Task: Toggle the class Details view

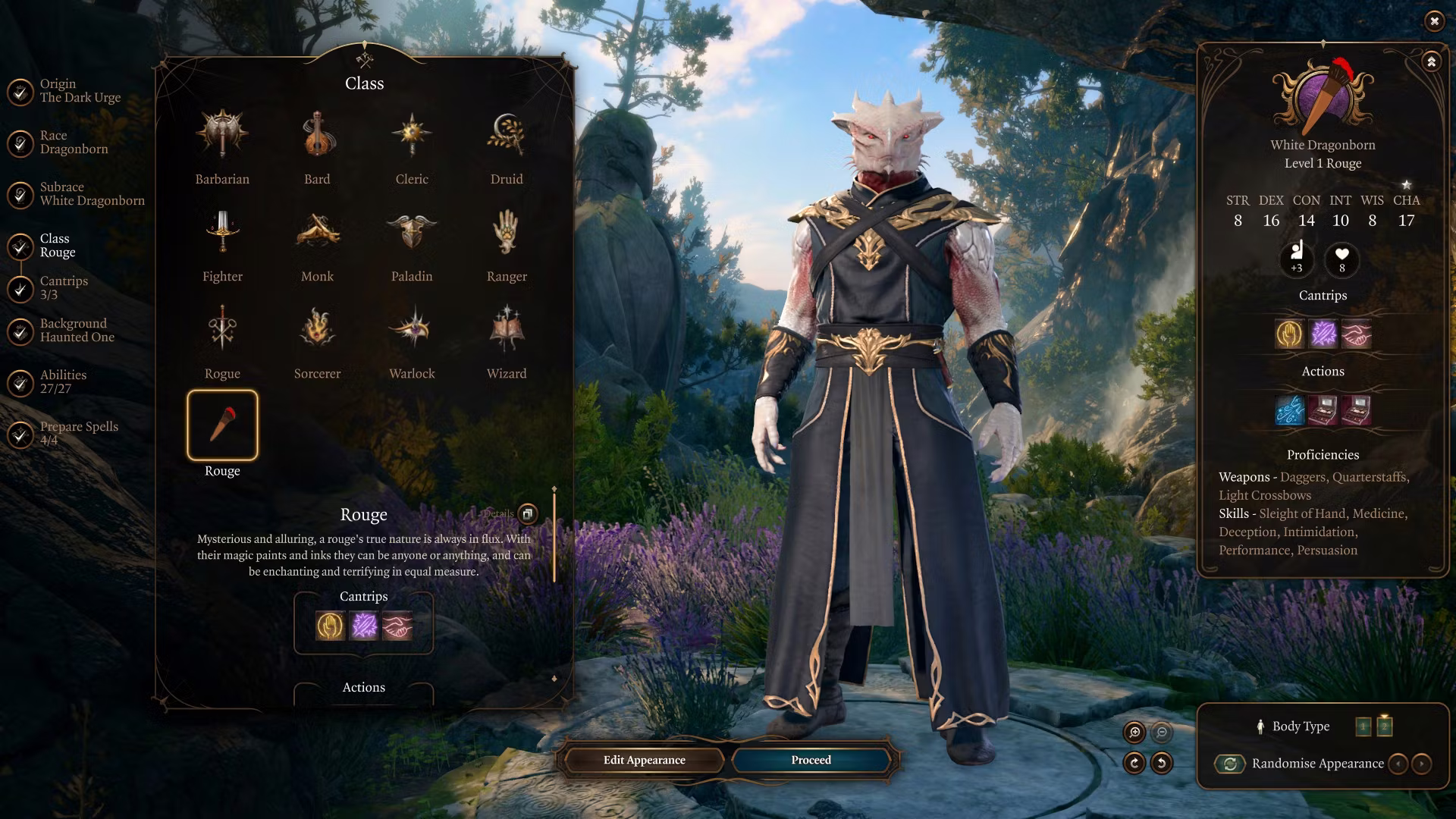Action: [527, 514]
